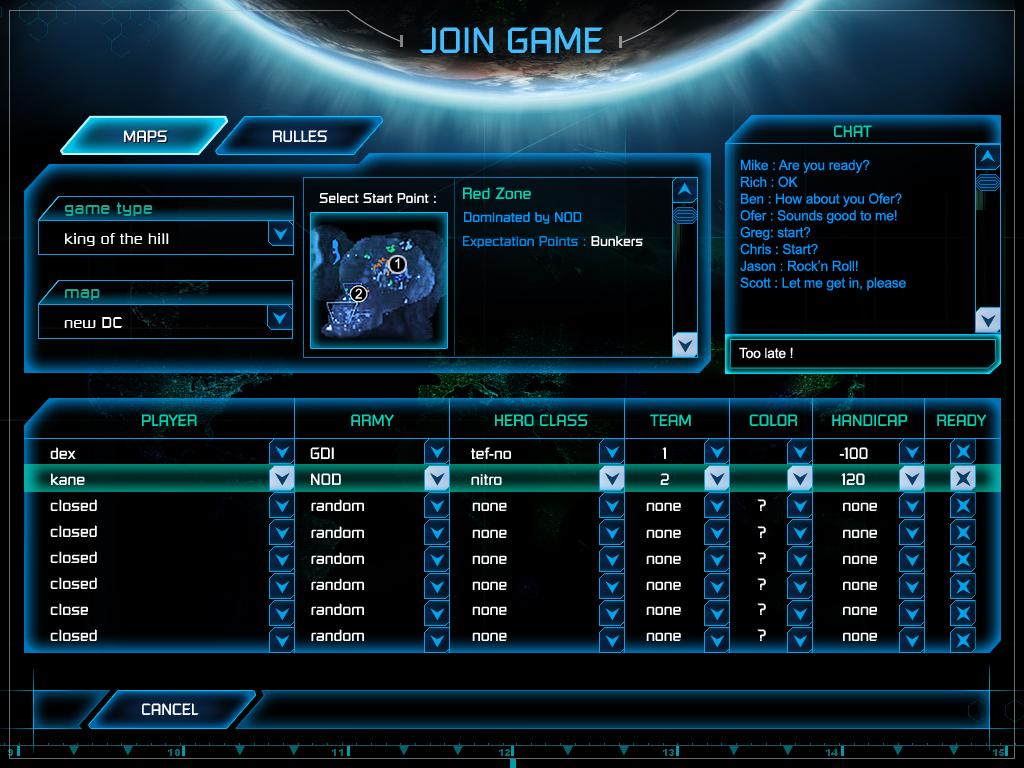
Task: Click the chat scroll-up arrow
Action: tap(987, 157)
